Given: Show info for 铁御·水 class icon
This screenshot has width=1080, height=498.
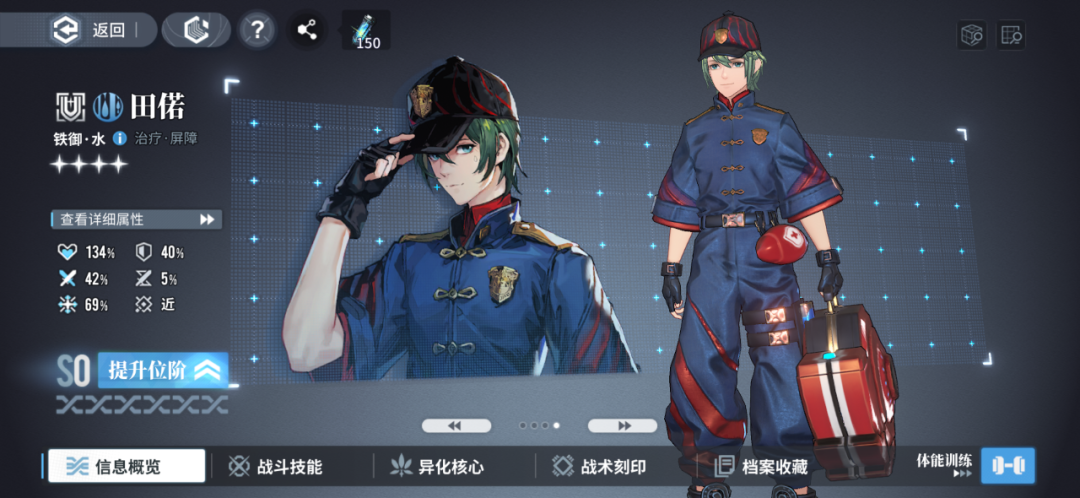Looking at the screenshot, I should coord(120,138).
